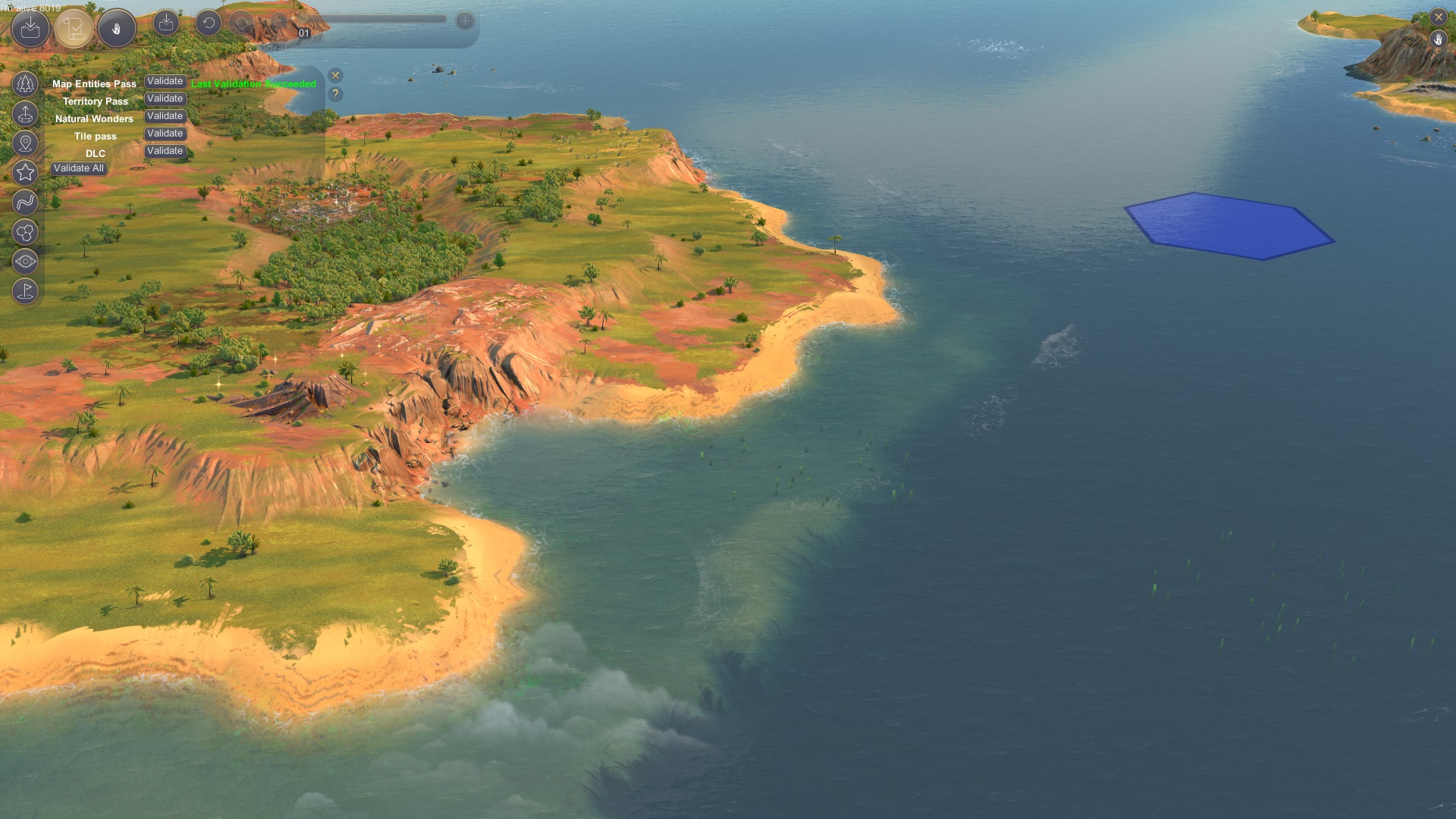Close the validation panel

click(335, 75)
